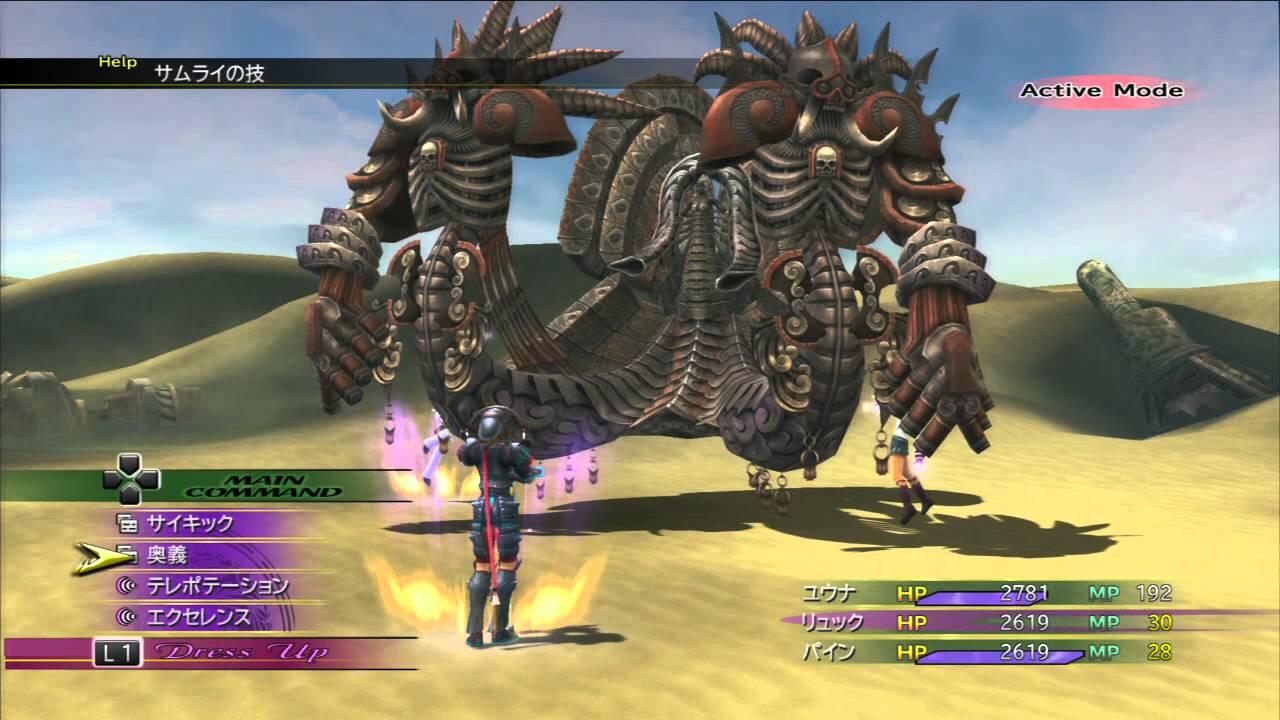Viewport: 1280px width, 720px height.
Task: Choose the 奥義 command
Action: pyautogui.click(x=167, y=554)
